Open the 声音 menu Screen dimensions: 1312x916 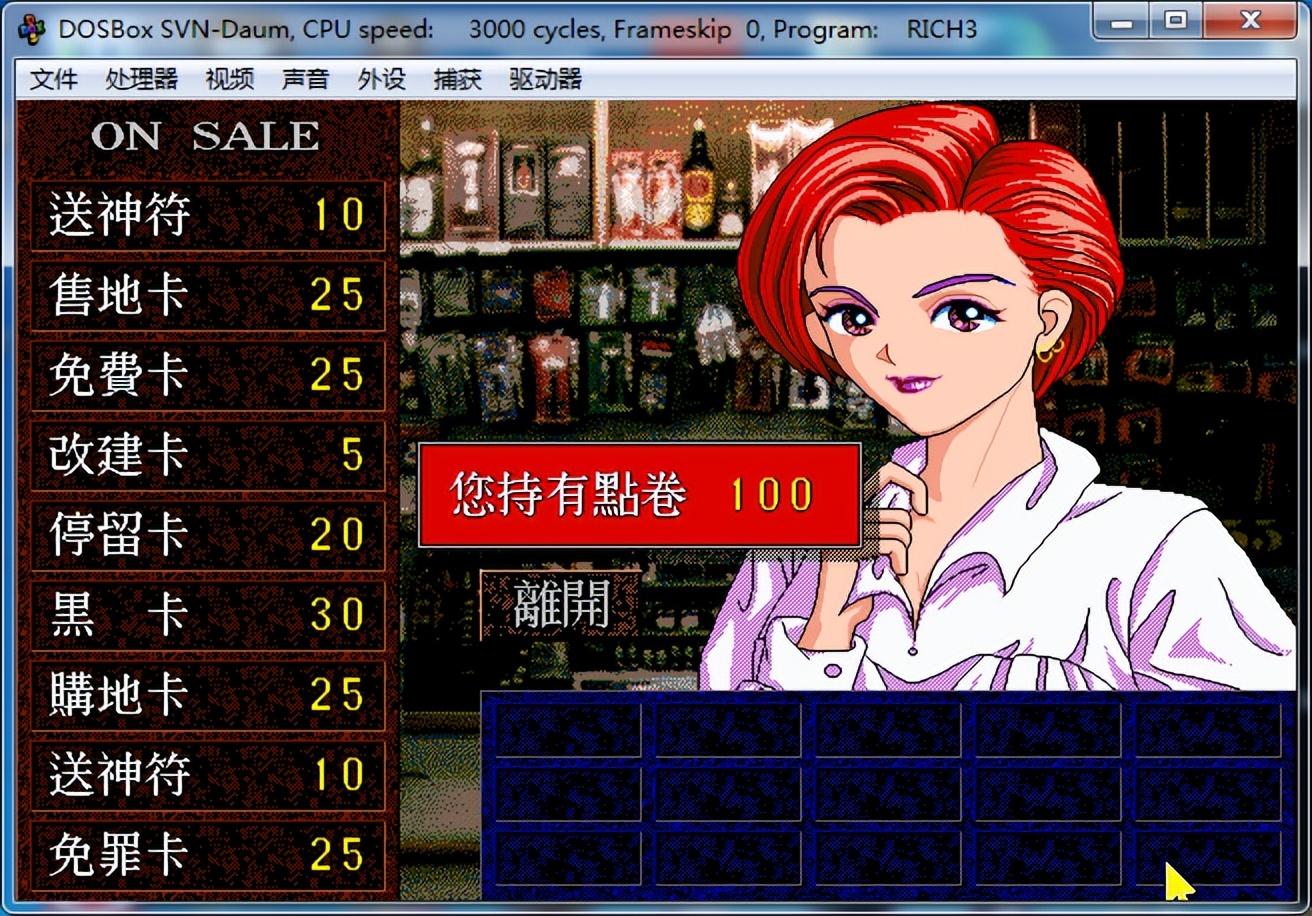tap(304, 79)
